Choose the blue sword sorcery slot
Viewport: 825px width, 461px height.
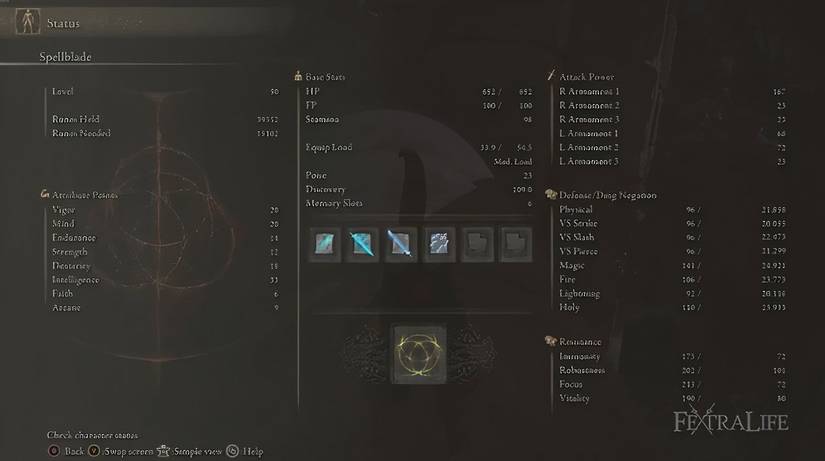pos(401,242)
